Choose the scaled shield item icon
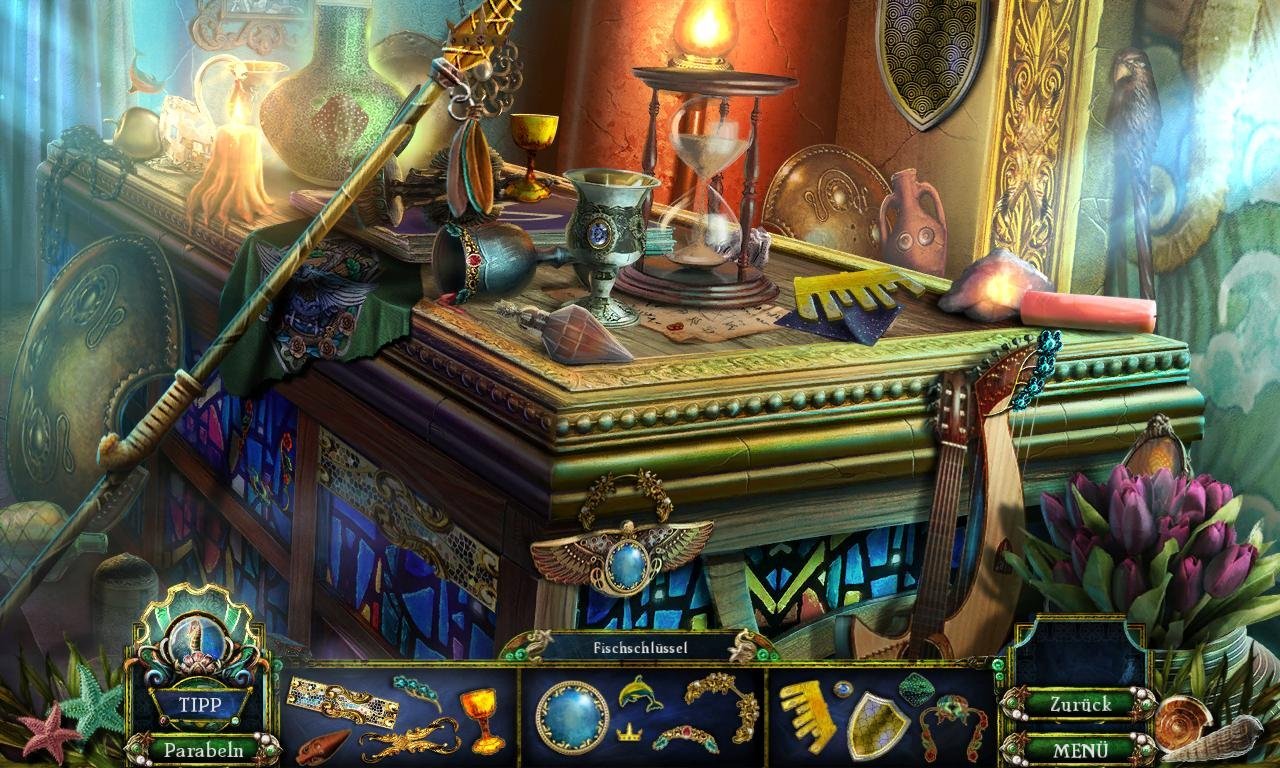 pyautogui.click(x=877, y=724)
